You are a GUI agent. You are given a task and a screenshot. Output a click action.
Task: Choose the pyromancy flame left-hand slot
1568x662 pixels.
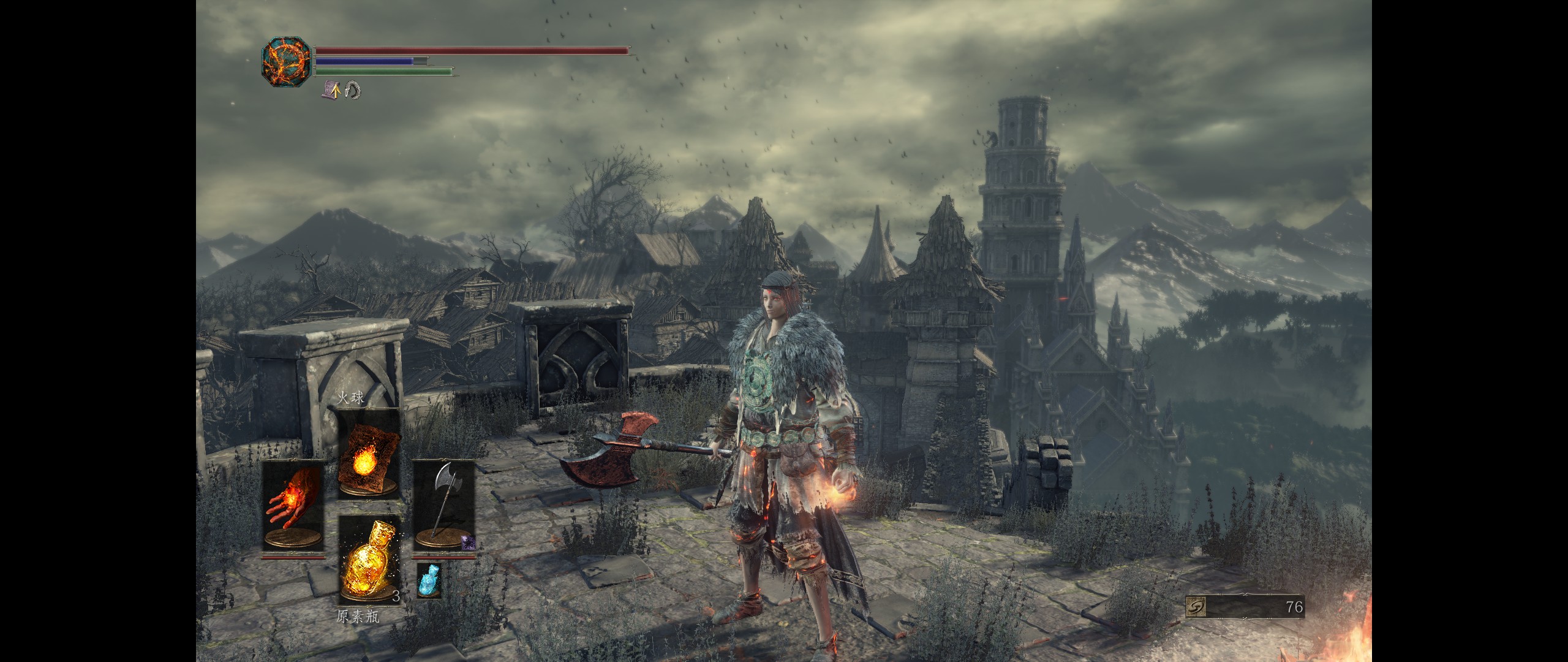293,504
